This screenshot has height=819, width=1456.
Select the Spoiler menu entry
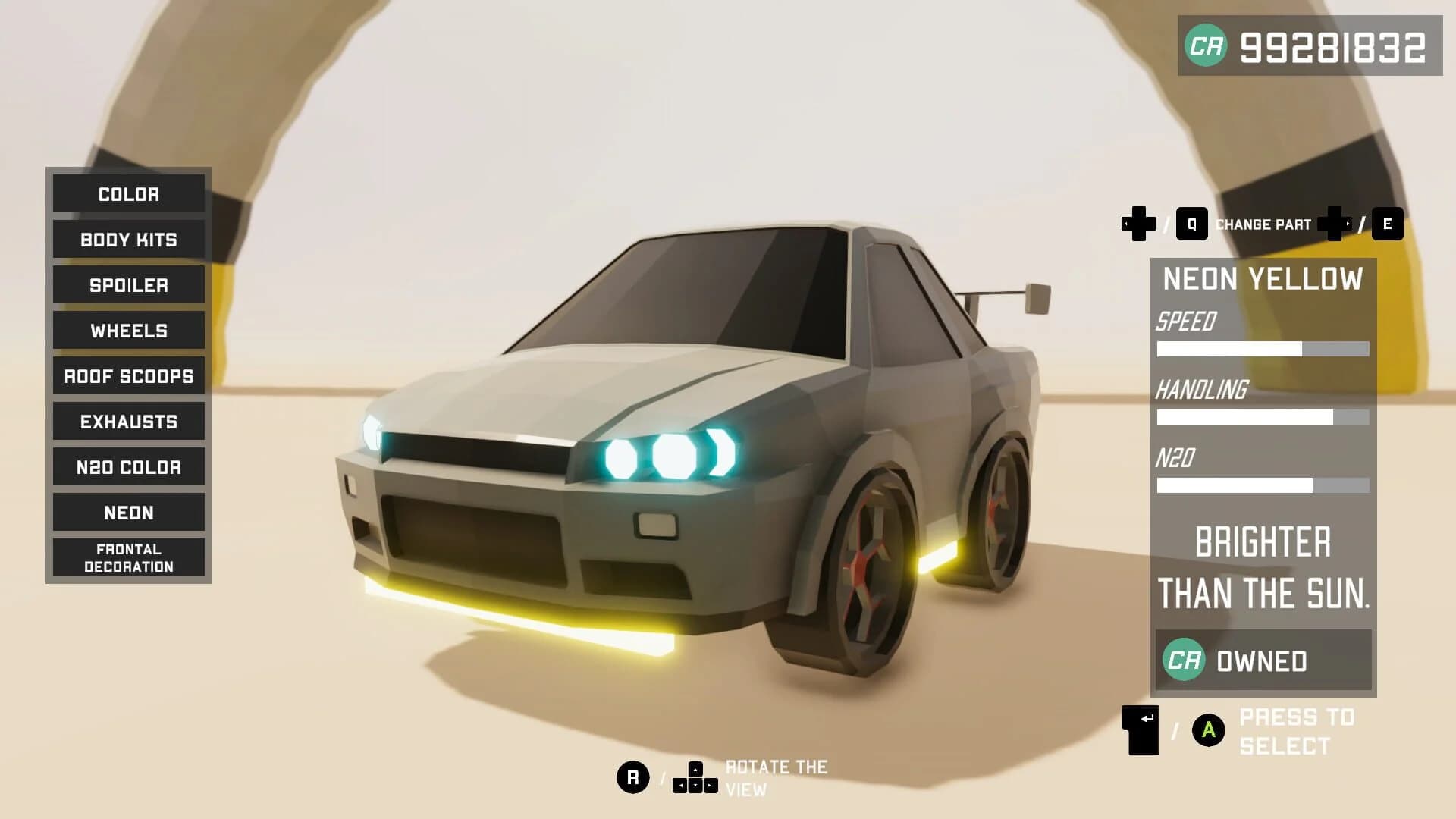click(127, 285)
